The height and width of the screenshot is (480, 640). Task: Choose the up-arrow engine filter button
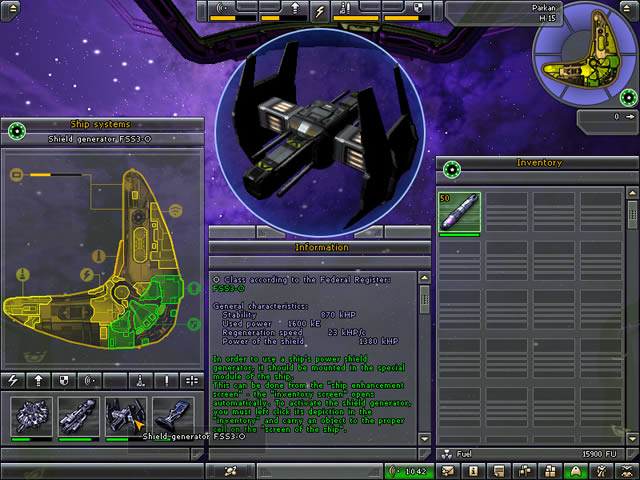(x=38, y=380)
